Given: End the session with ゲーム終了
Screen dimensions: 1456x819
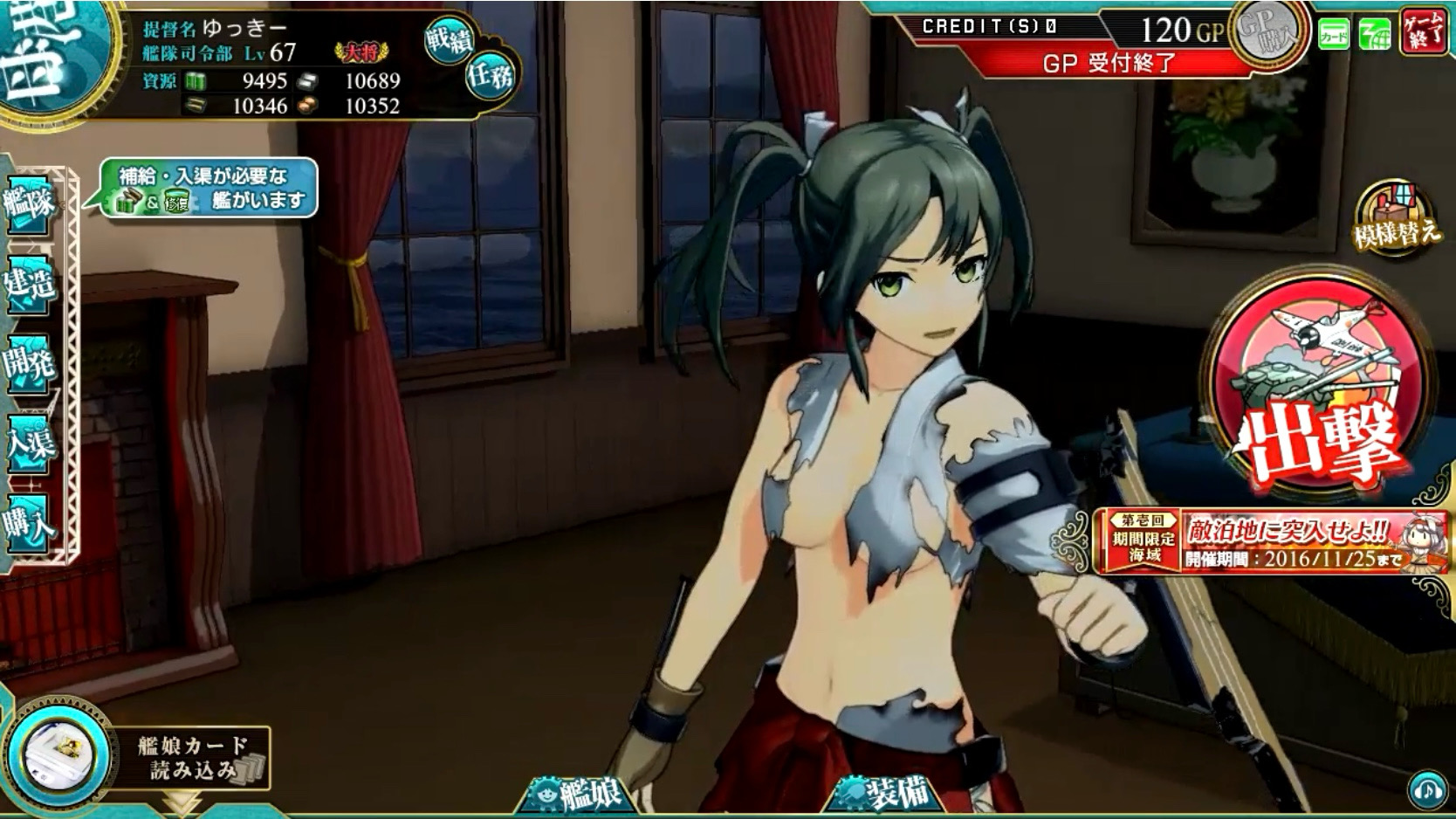Looking at the screenshot, I should pos(1425,31).
